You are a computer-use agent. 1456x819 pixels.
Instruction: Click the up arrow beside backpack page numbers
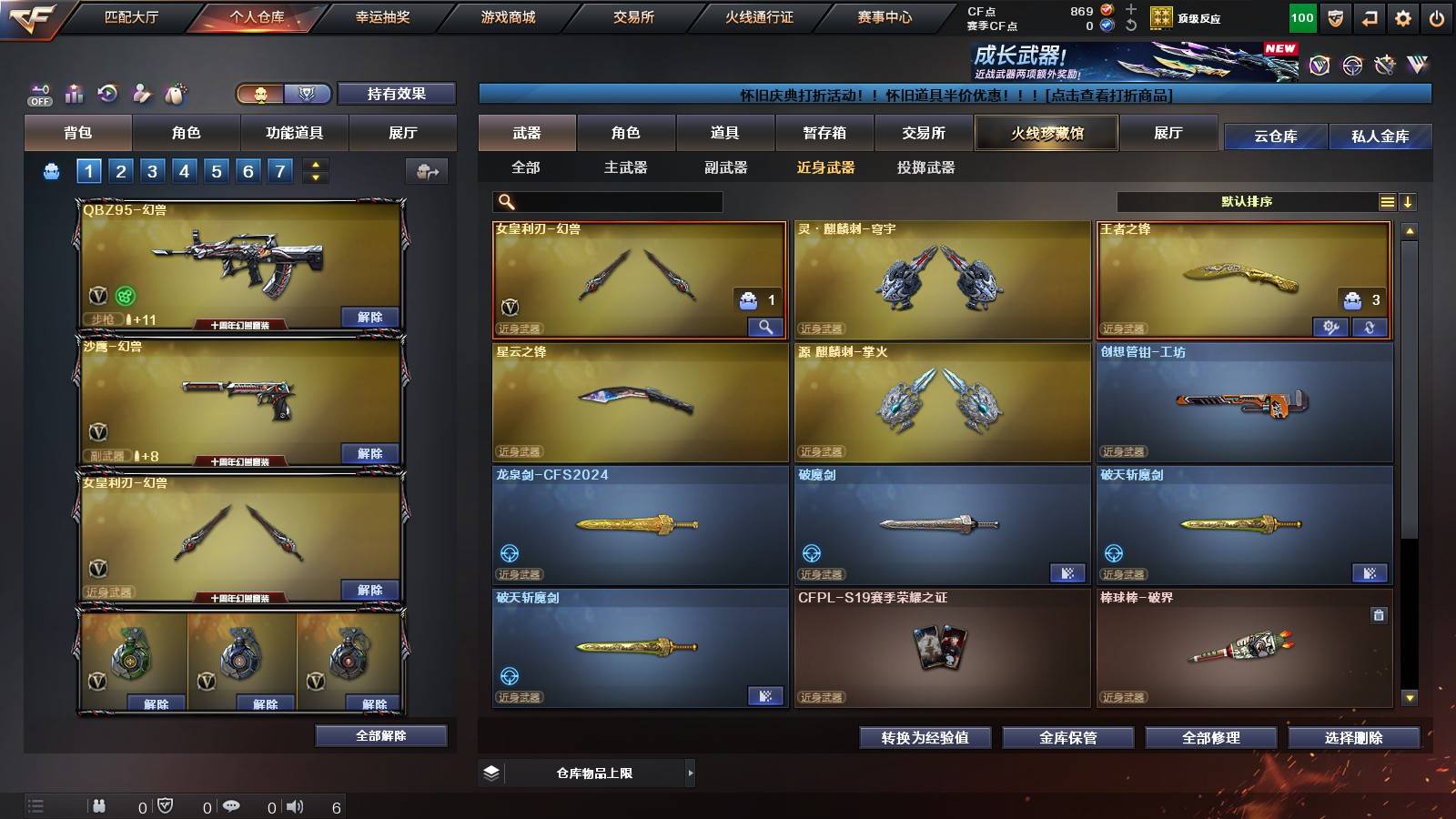coord(313,164)
